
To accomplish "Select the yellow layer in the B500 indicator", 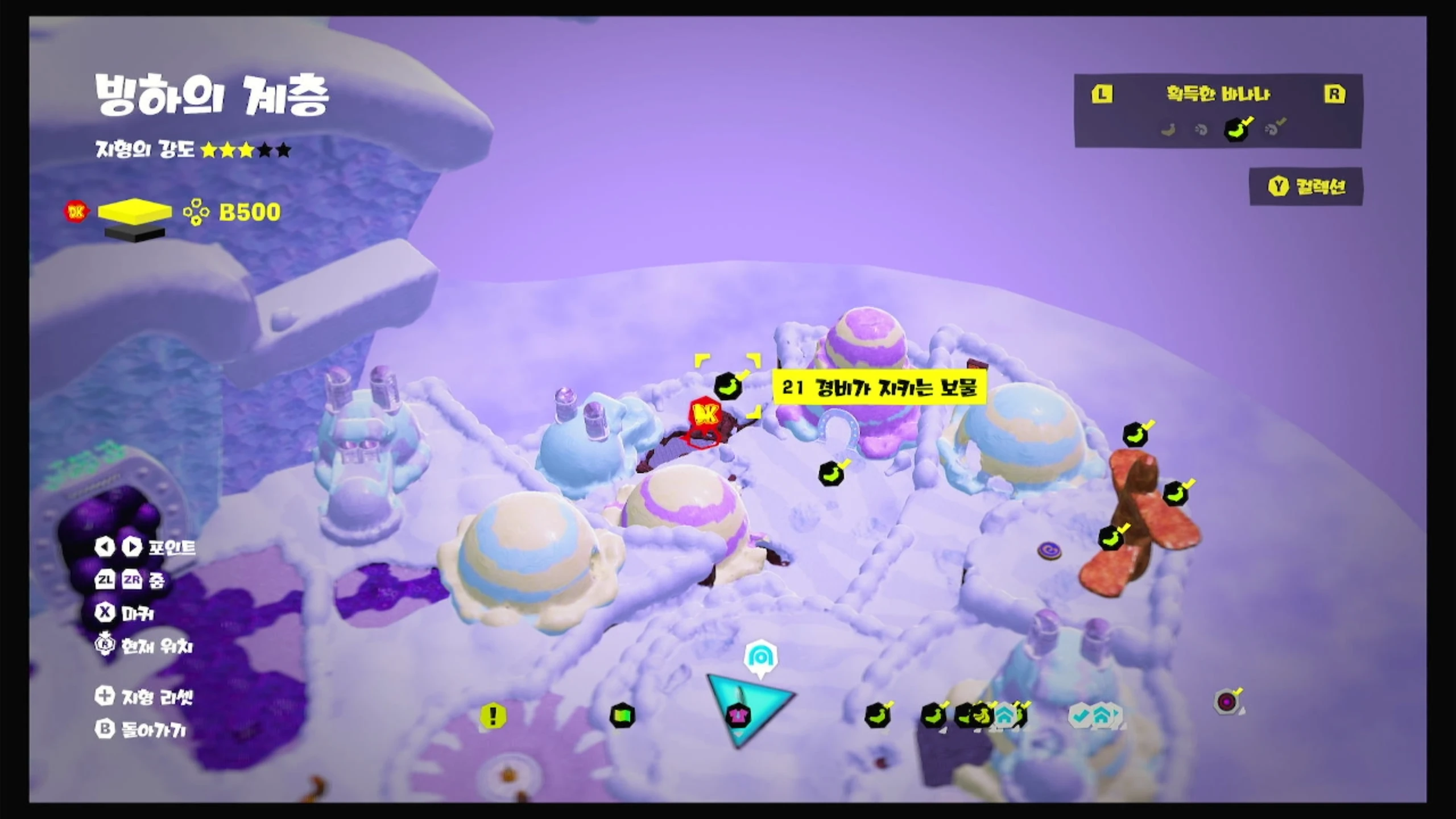I will coord(135,212).
